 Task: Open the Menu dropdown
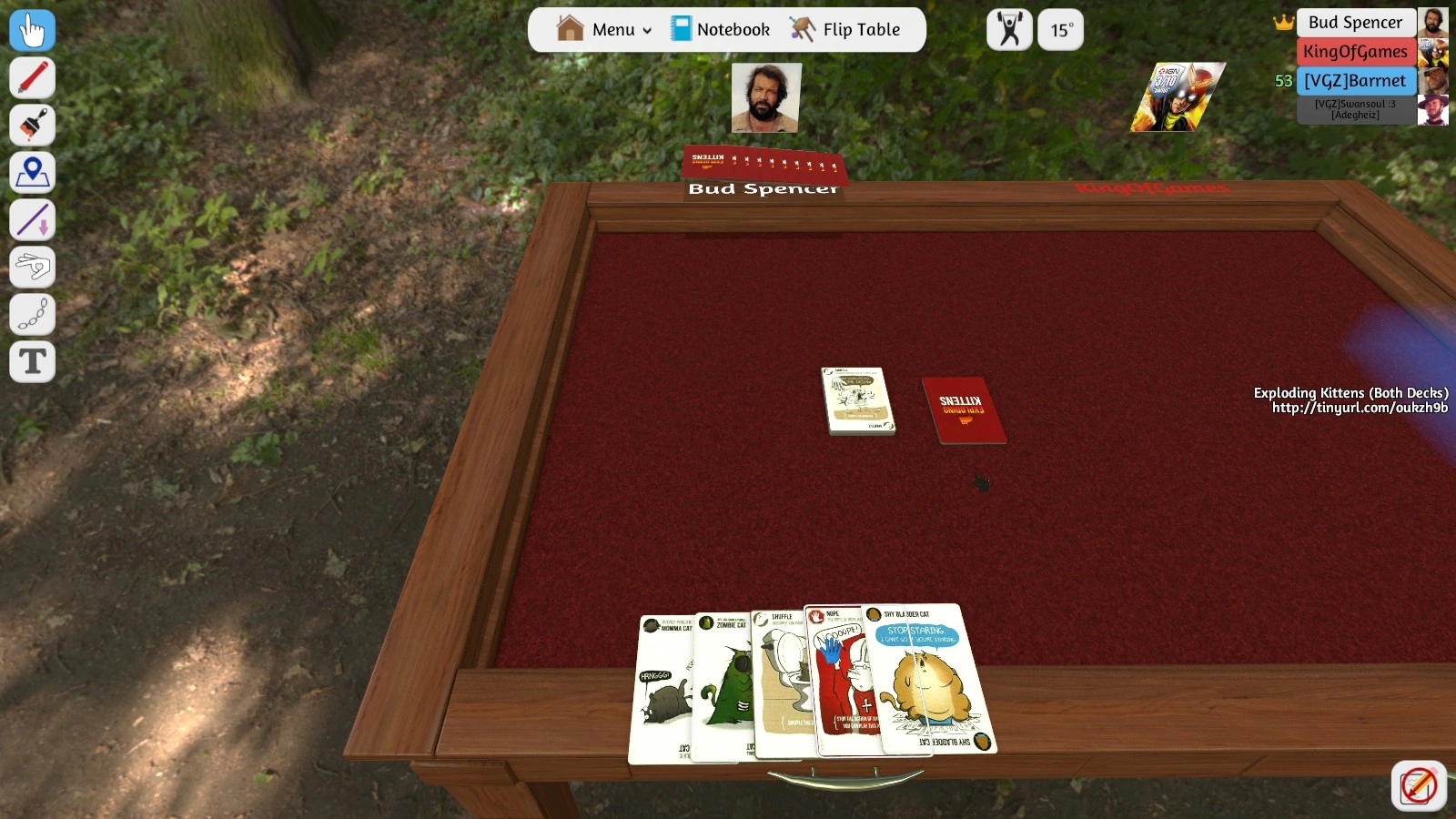605,30
